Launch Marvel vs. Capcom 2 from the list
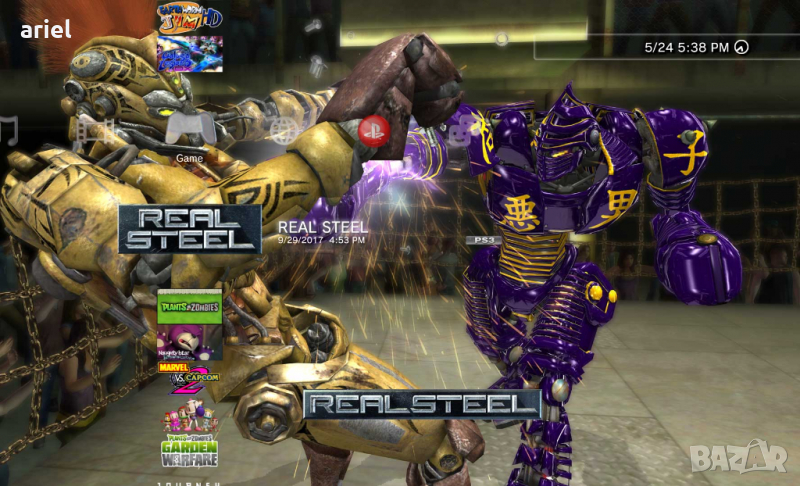800x486 pixels. coord(189,377)
